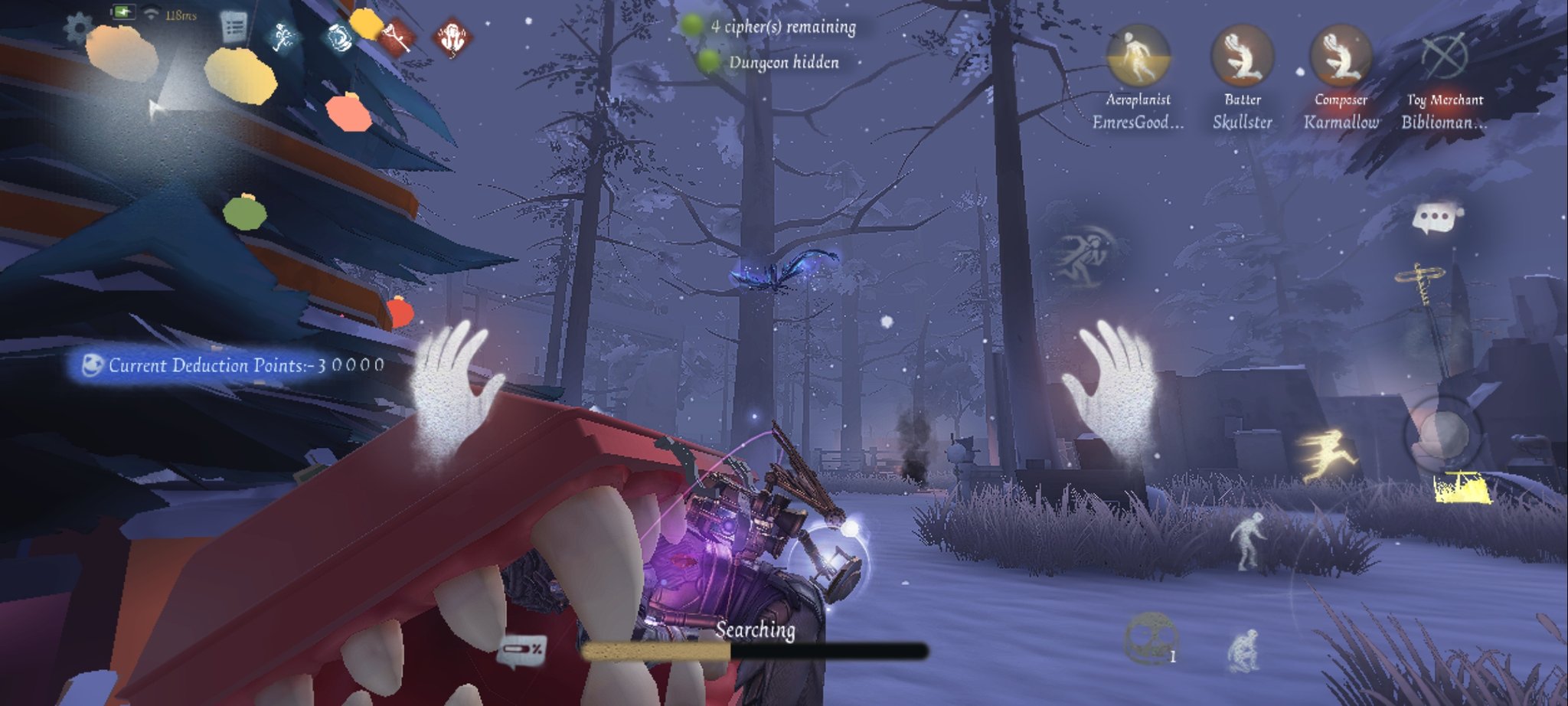Select the Composer teammate portrait
1568x706 pixels.
tap(1340, 56)
